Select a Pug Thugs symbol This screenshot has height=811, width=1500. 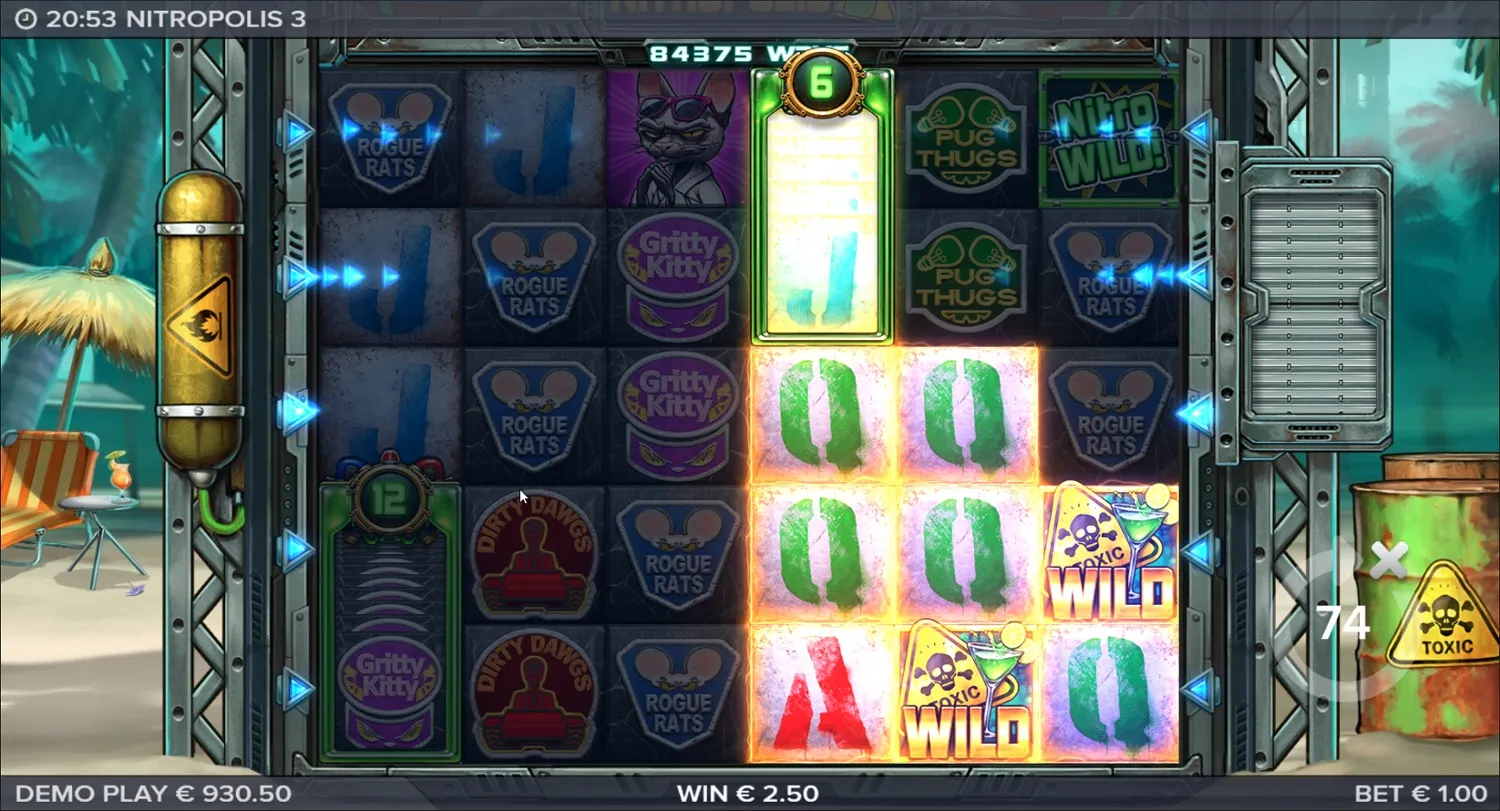tap(965, 135)
